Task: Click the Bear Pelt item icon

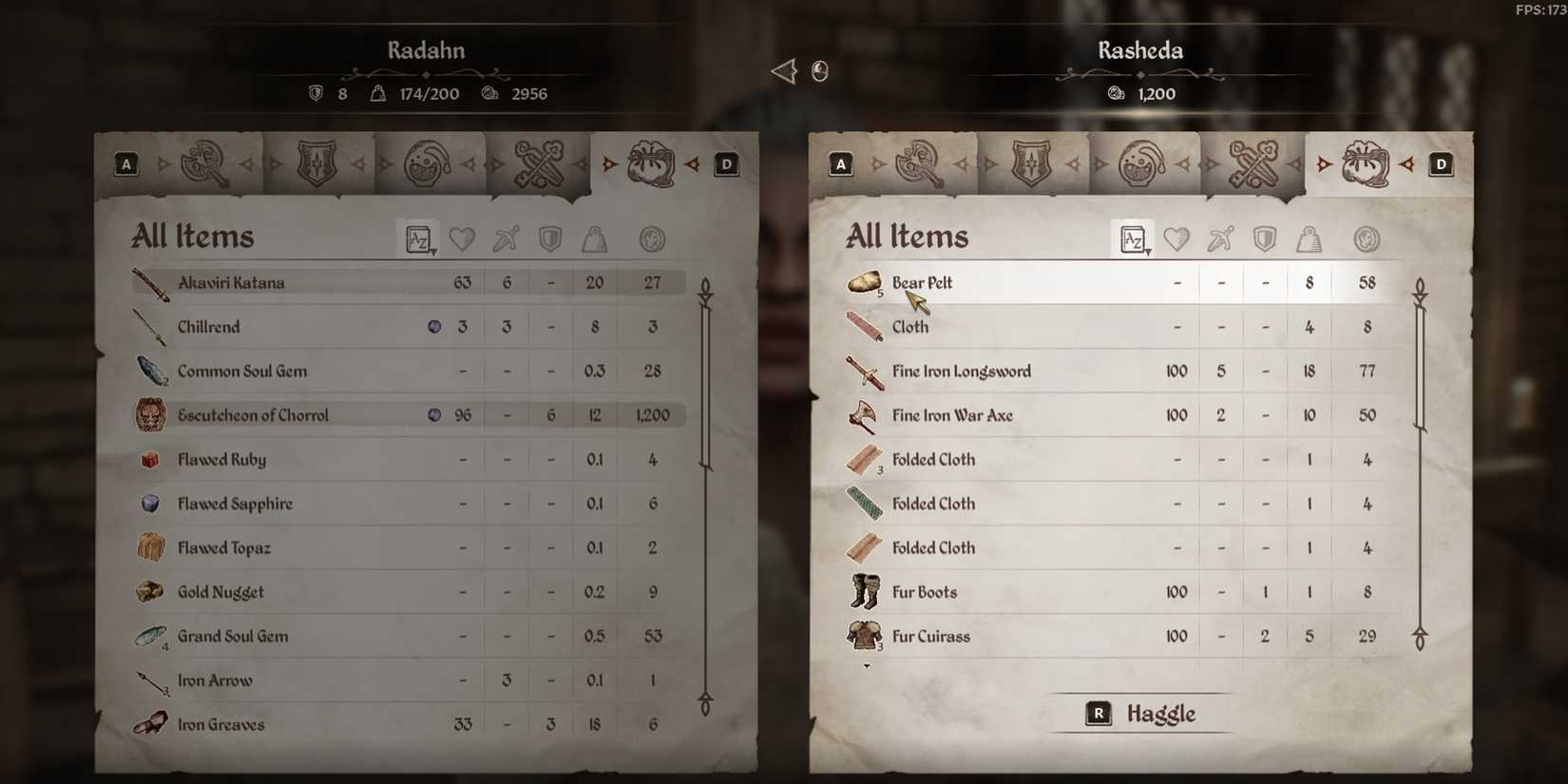Action: pyautogui.click(x=863, y=282)
